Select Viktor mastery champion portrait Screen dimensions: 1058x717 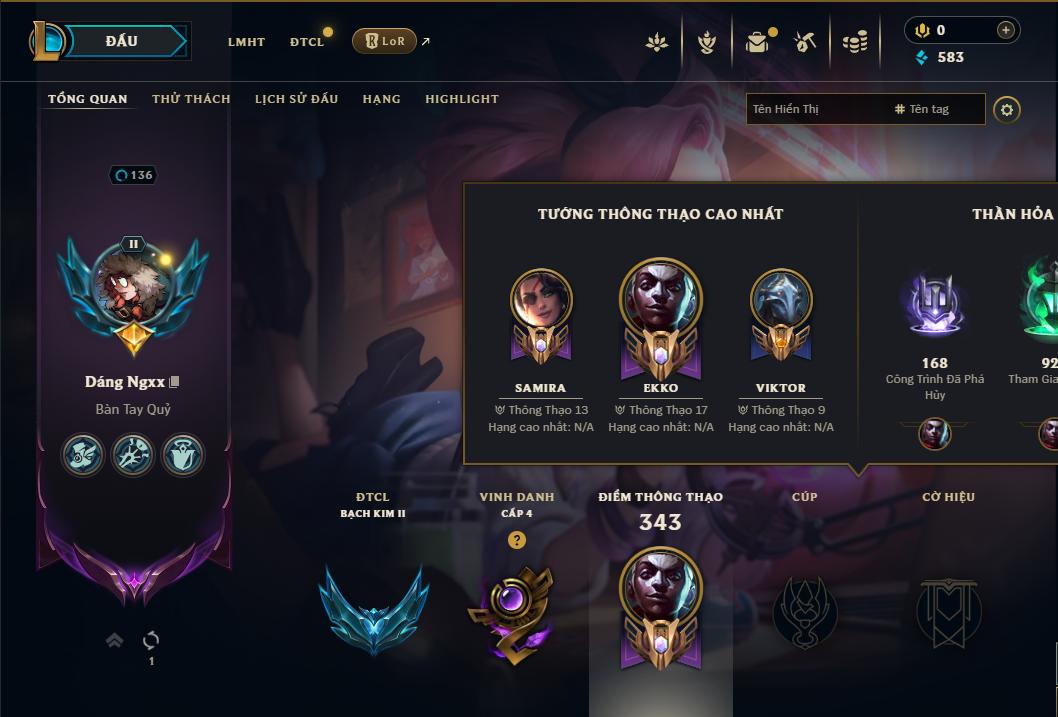[781, 301]
